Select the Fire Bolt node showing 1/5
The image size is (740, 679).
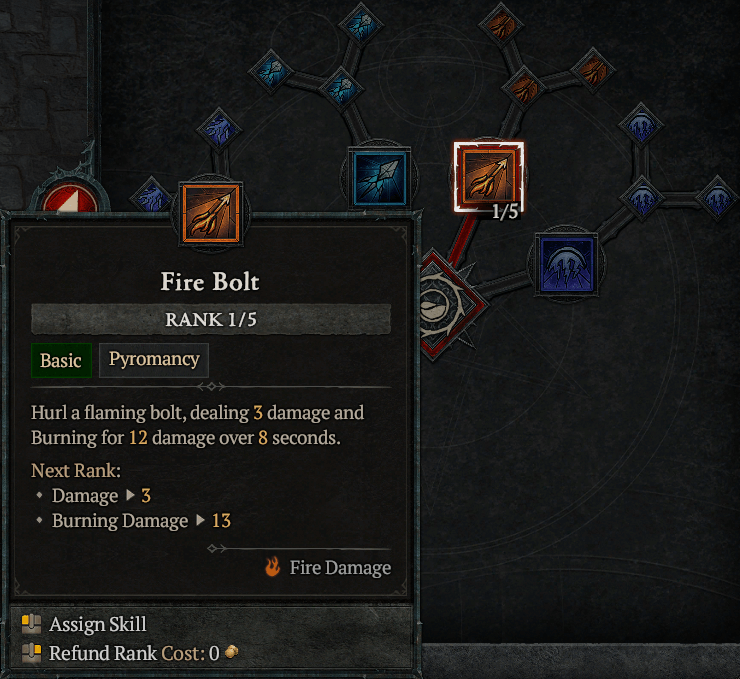coord(488,178)
